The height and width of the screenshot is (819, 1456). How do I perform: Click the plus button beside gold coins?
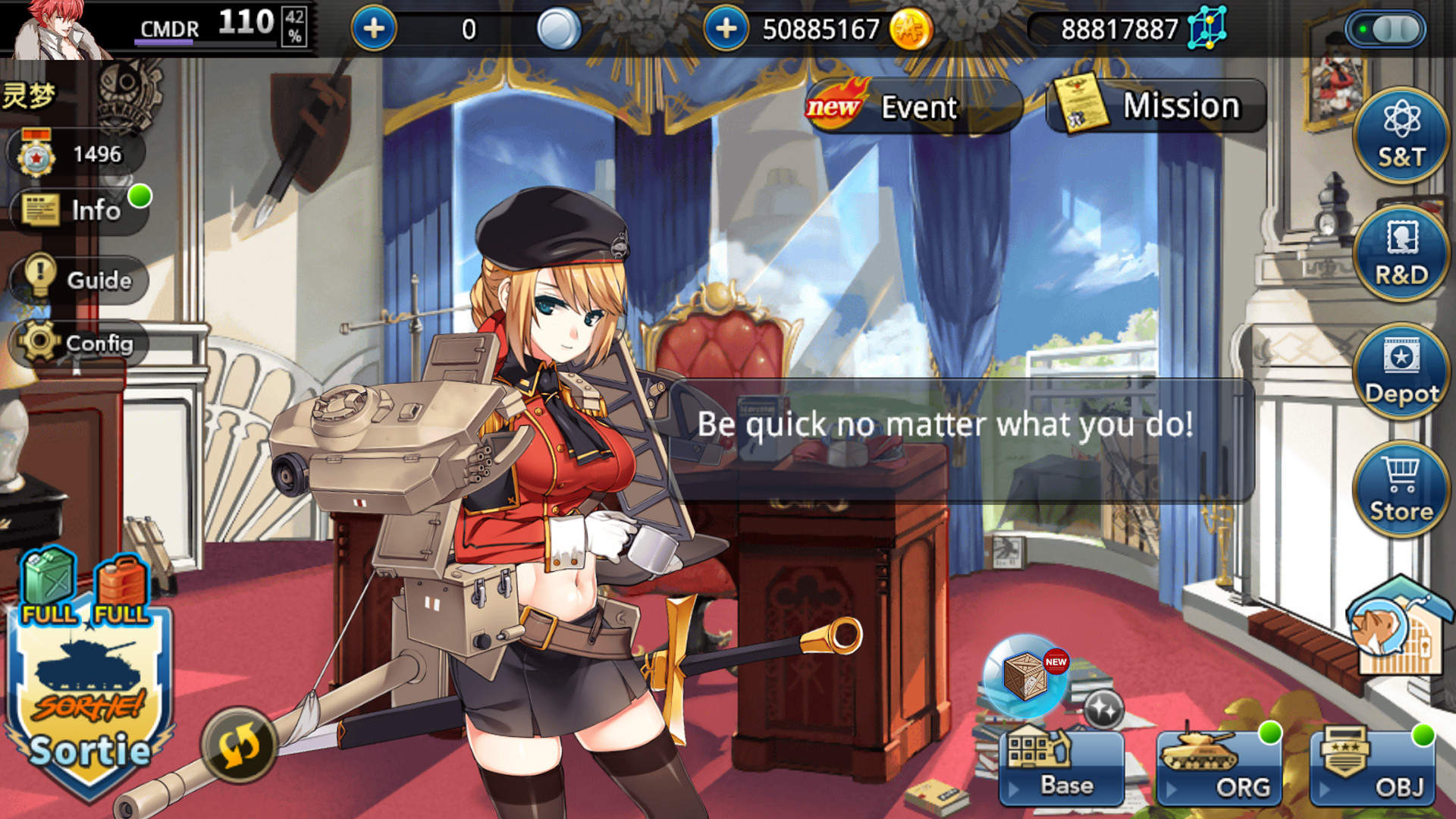(726, 29)
